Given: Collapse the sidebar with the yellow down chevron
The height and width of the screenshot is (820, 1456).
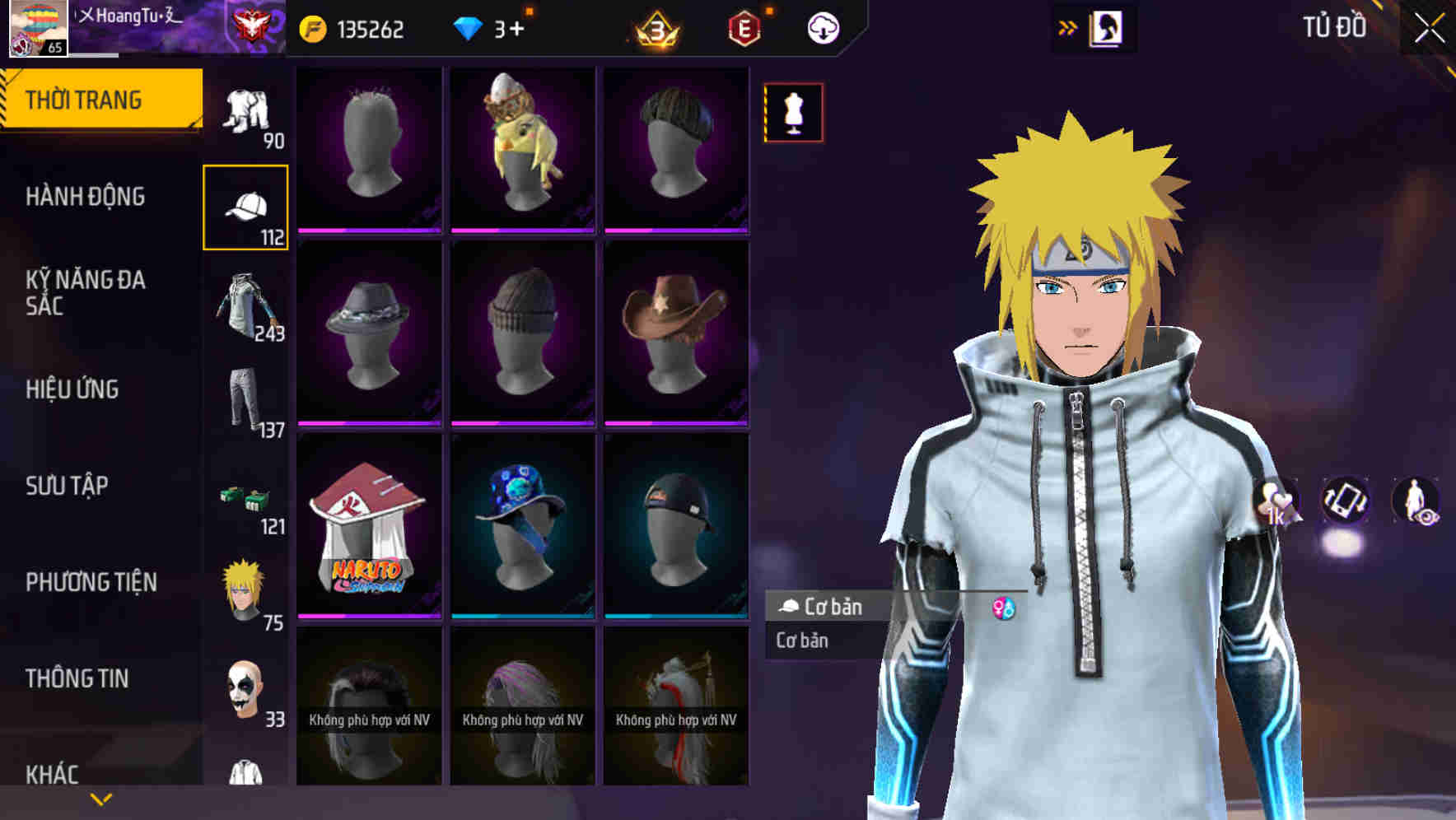Looking at the screenshot, I should pos(101,798).
